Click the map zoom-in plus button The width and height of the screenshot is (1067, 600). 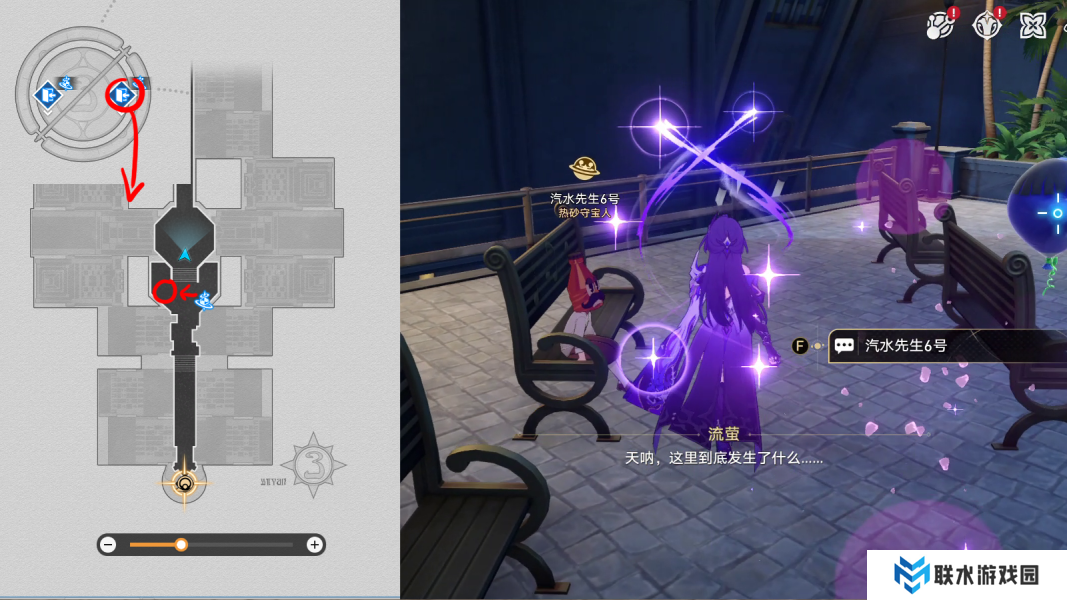click(x=314, y=545)
